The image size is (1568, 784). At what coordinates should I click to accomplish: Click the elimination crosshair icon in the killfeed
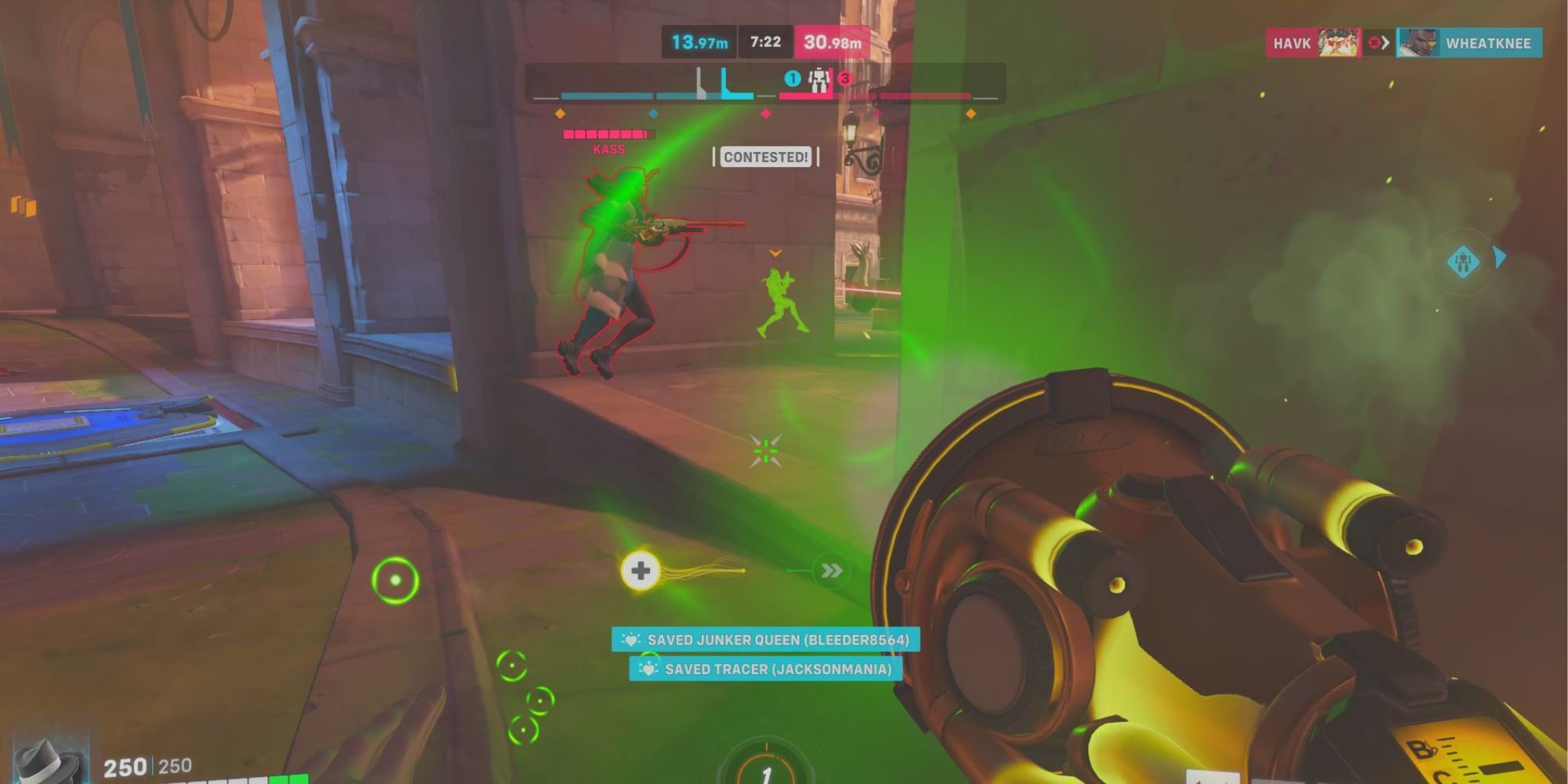coord(1374,43)
